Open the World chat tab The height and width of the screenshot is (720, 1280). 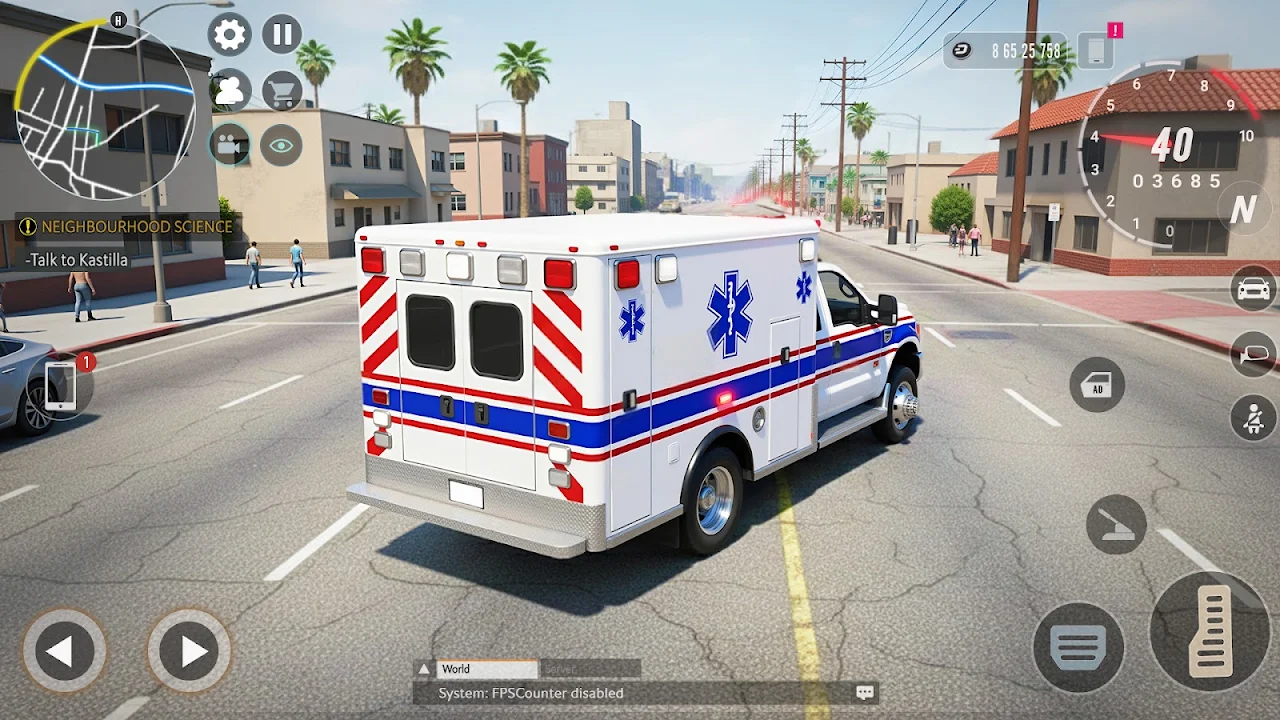tap(476, 669)
